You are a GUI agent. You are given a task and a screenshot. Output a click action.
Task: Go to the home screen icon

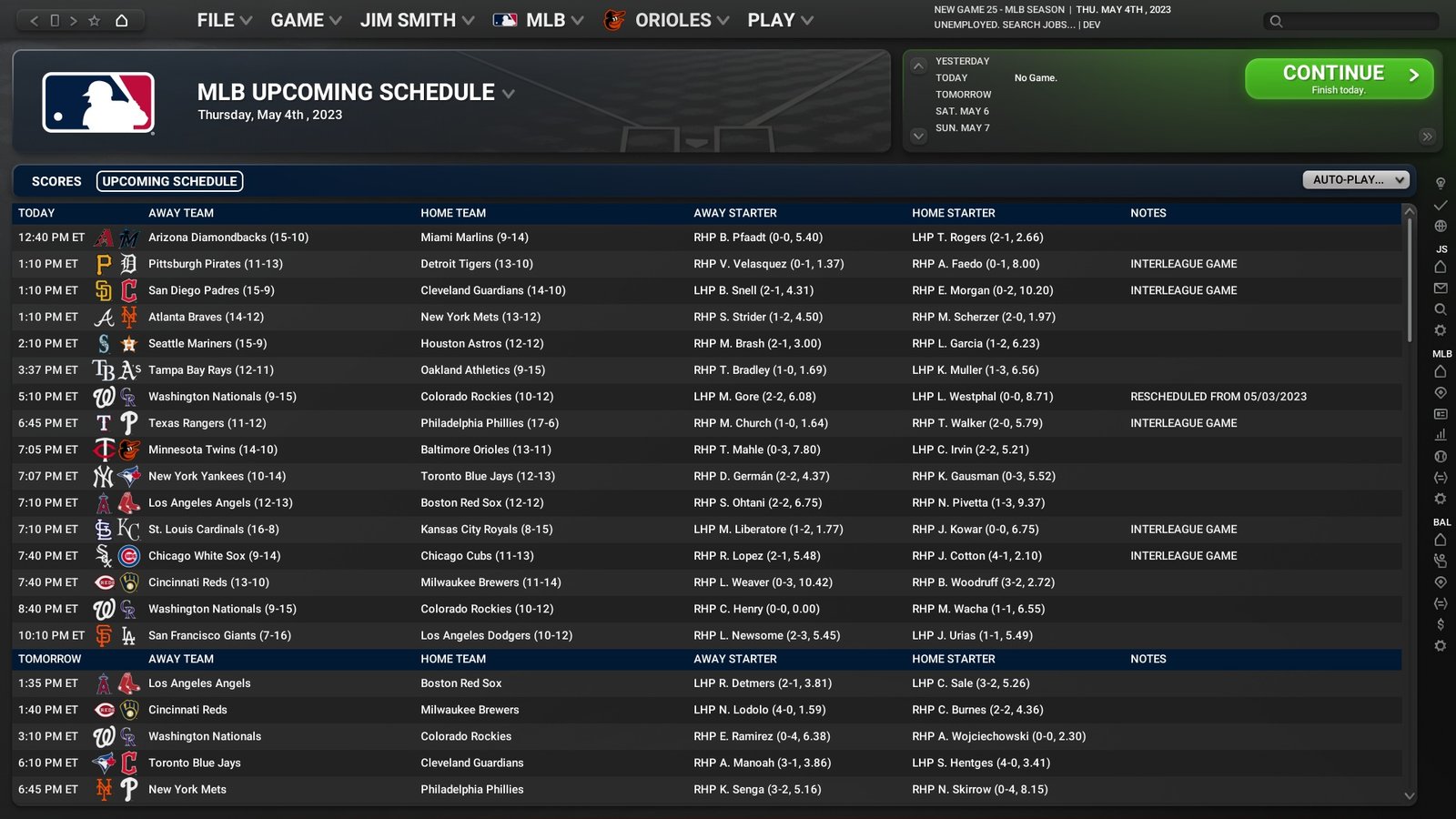(x=121, y=20)
